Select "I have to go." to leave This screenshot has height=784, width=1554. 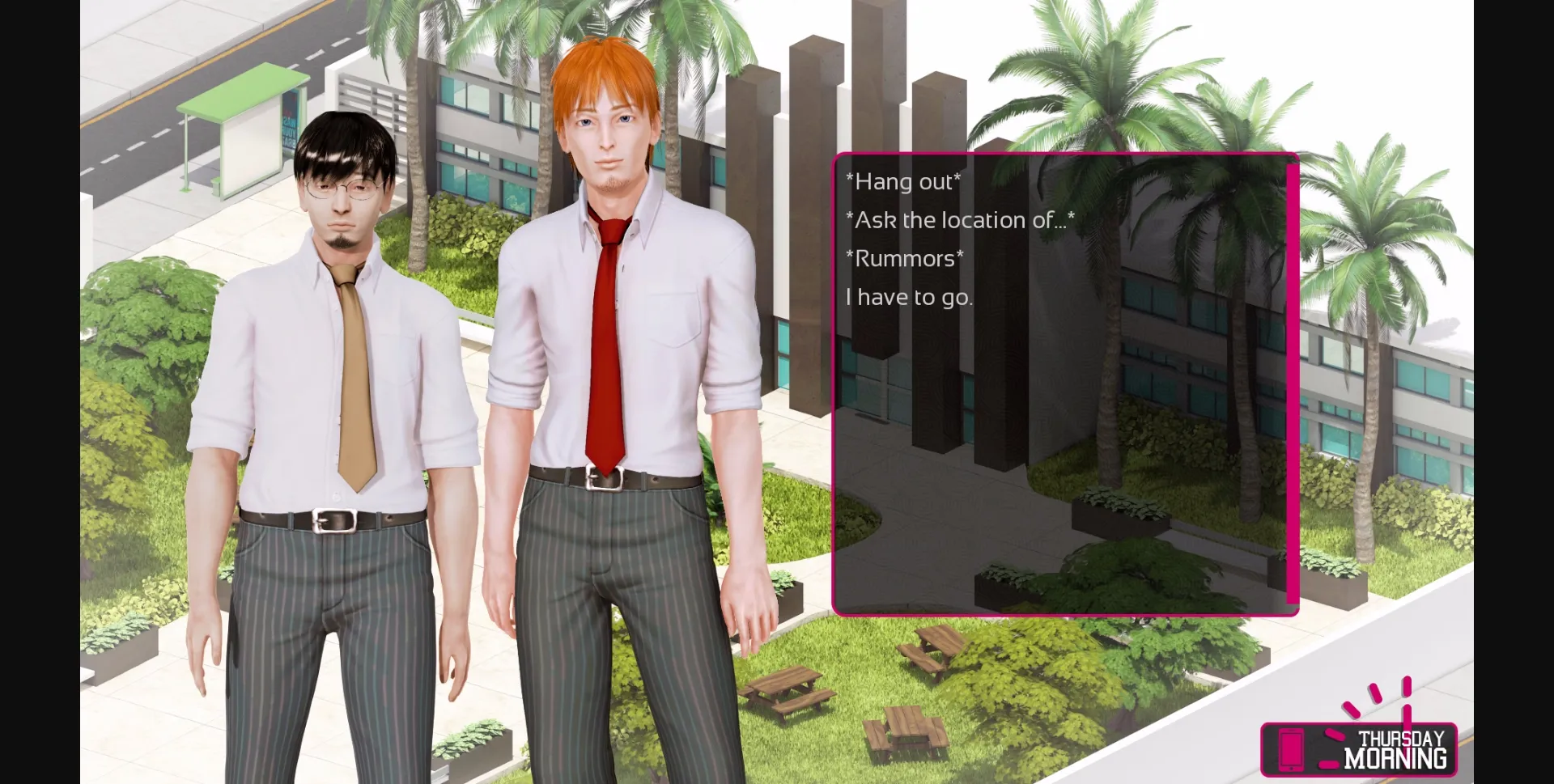click(908, 296)
